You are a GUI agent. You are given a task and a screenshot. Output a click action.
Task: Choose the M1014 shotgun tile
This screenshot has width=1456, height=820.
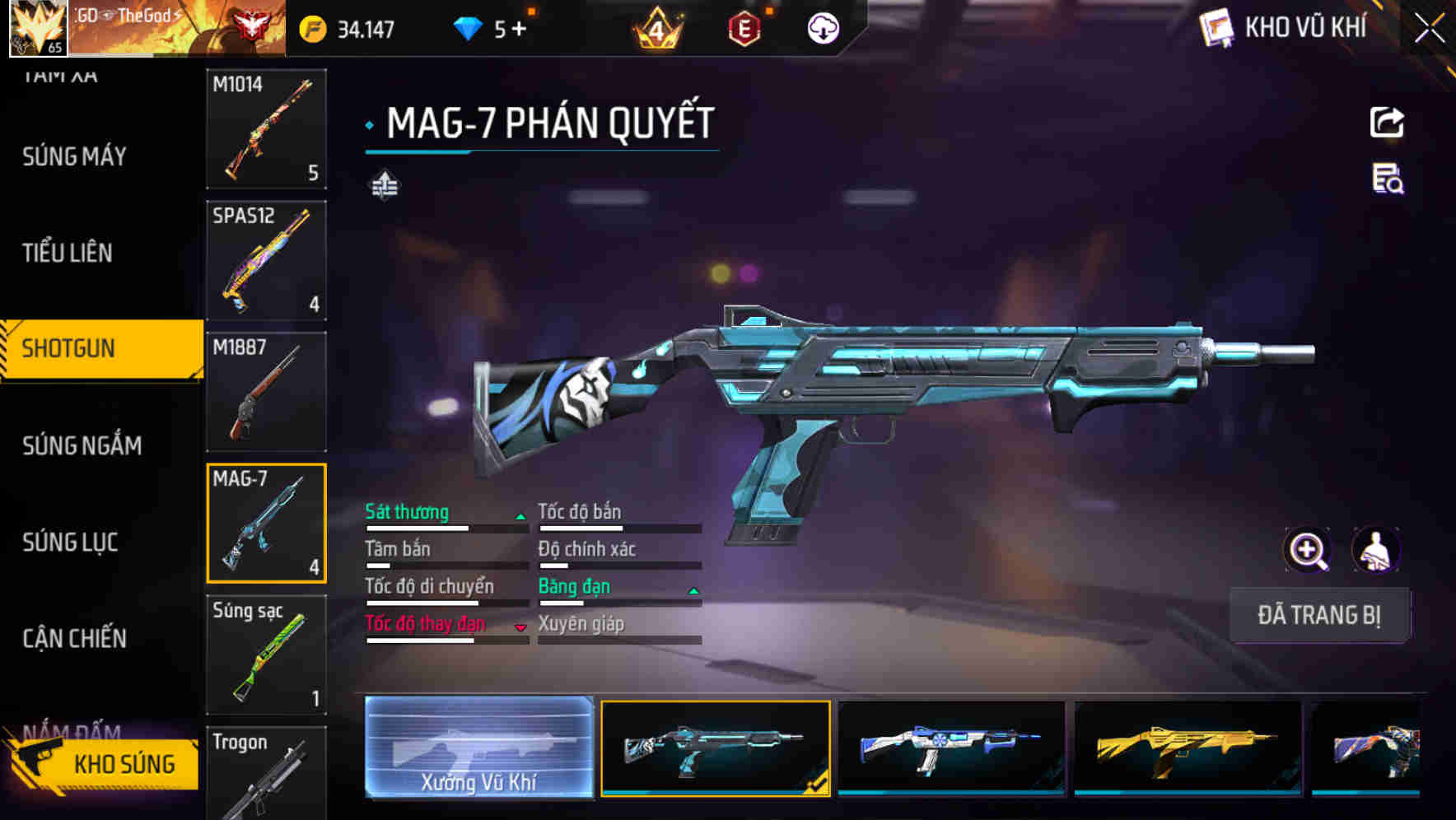pyautogui.click(x=266, y=129)
